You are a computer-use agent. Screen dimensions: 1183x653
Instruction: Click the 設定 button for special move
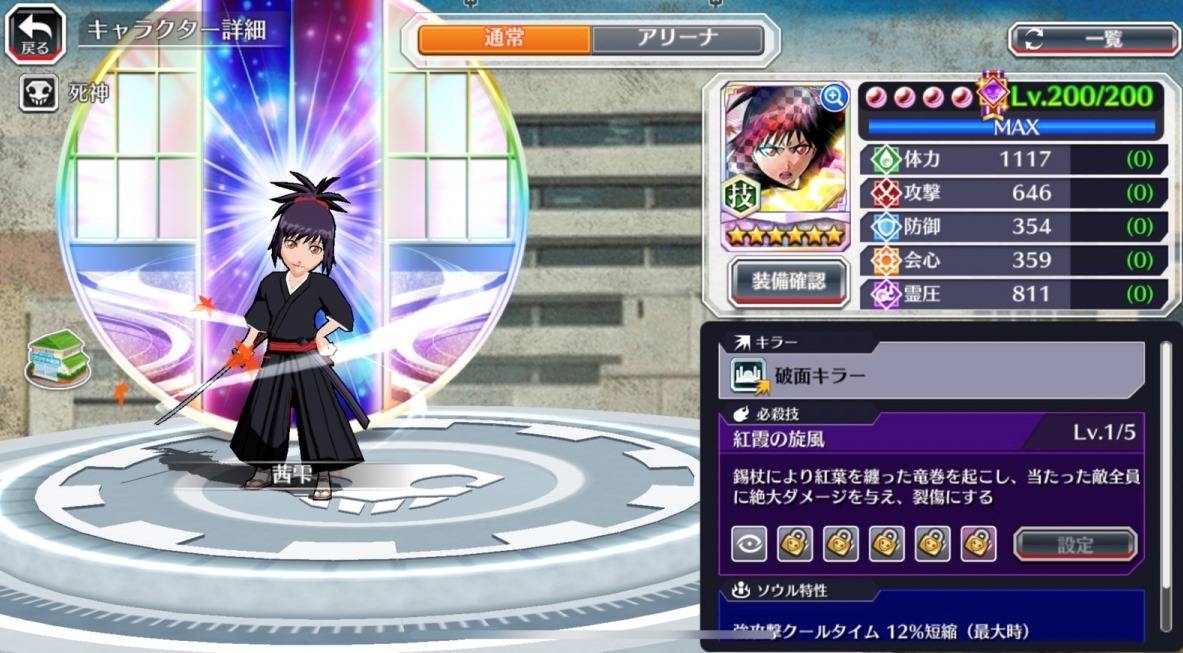tap(1075, 544)
